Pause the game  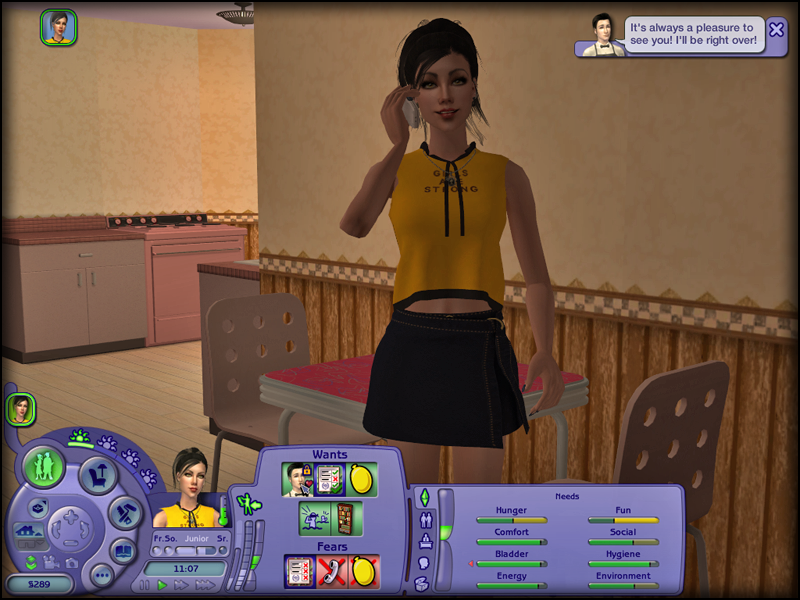pos(145,585)
